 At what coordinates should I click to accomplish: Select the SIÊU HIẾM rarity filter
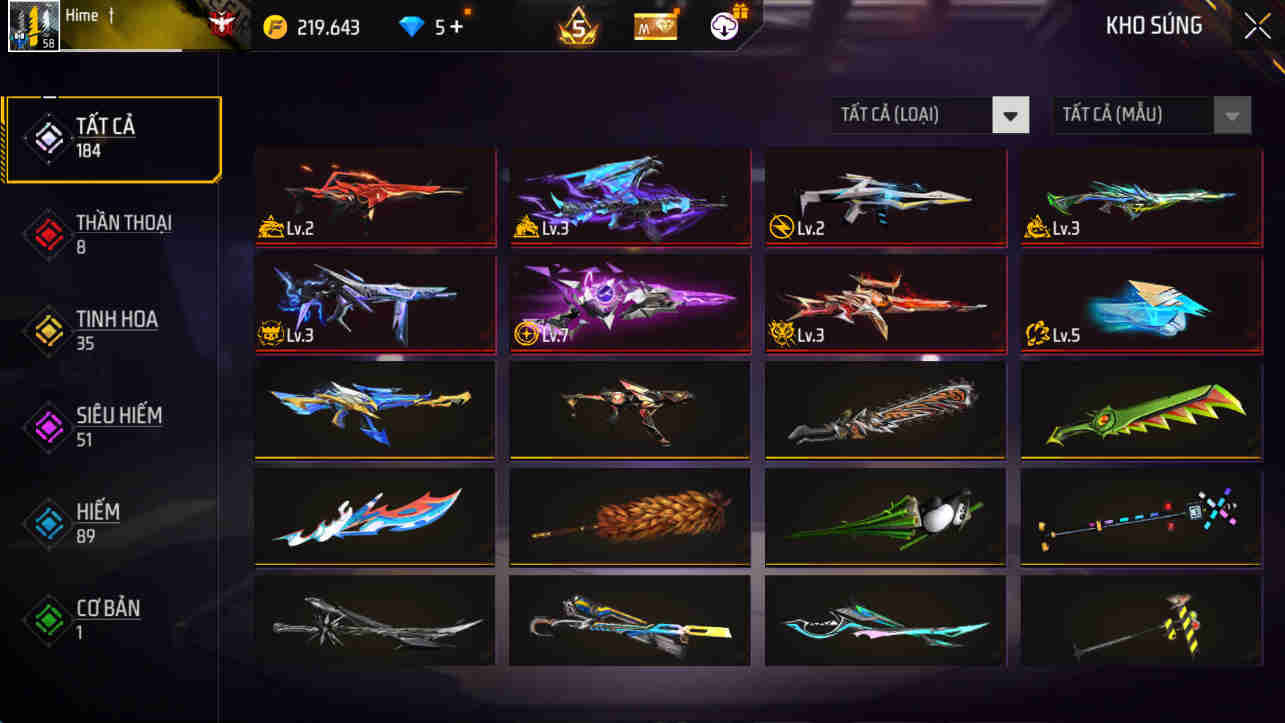click(113, 424)
